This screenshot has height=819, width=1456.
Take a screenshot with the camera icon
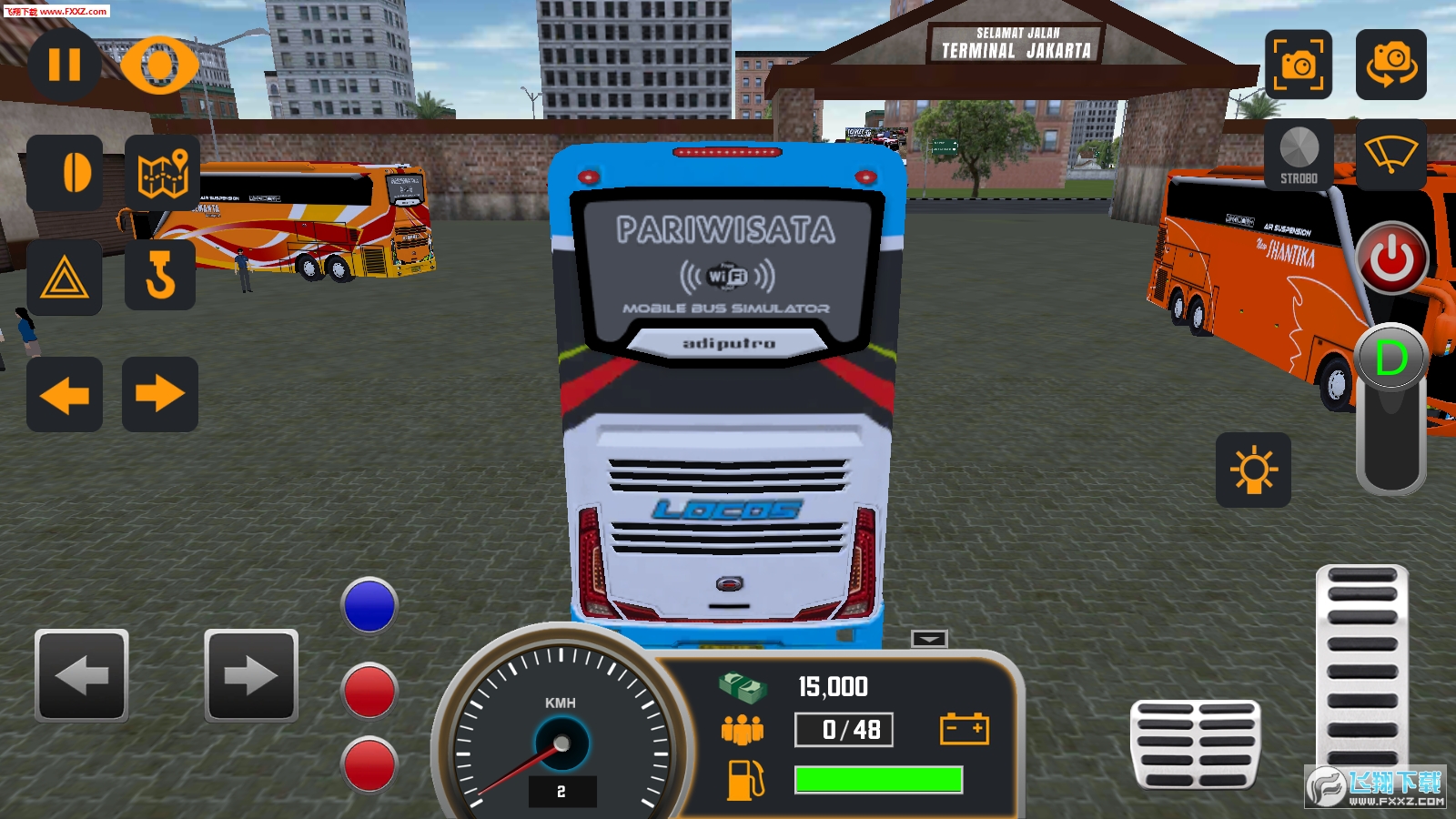pos(1299,65)
